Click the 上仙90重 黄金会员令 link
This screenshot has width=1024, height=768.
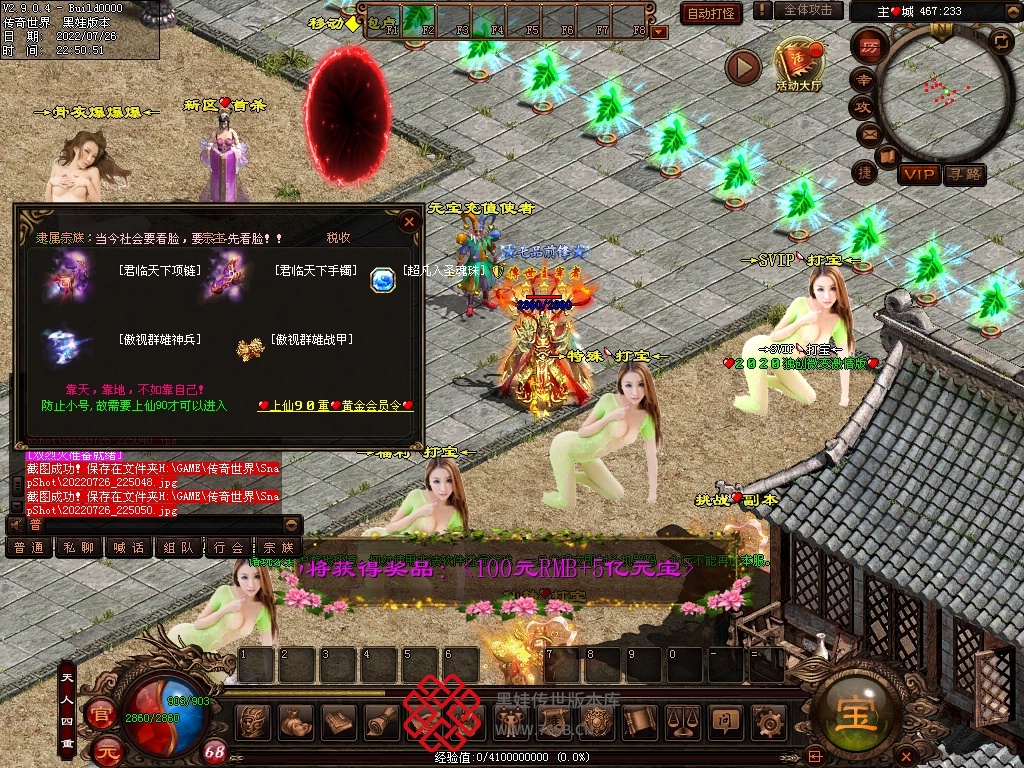coord(336,406)
